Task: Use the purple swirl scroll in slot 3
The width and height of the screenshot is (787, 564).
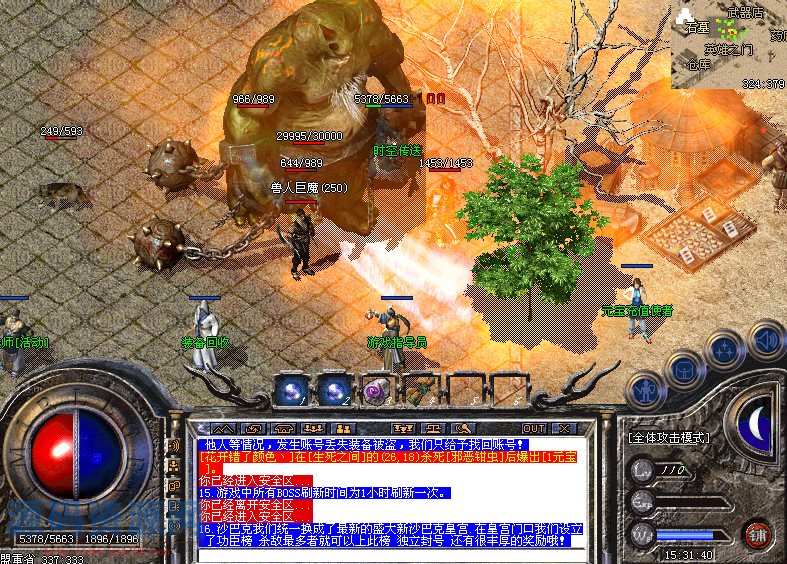Action: point(376,391)
